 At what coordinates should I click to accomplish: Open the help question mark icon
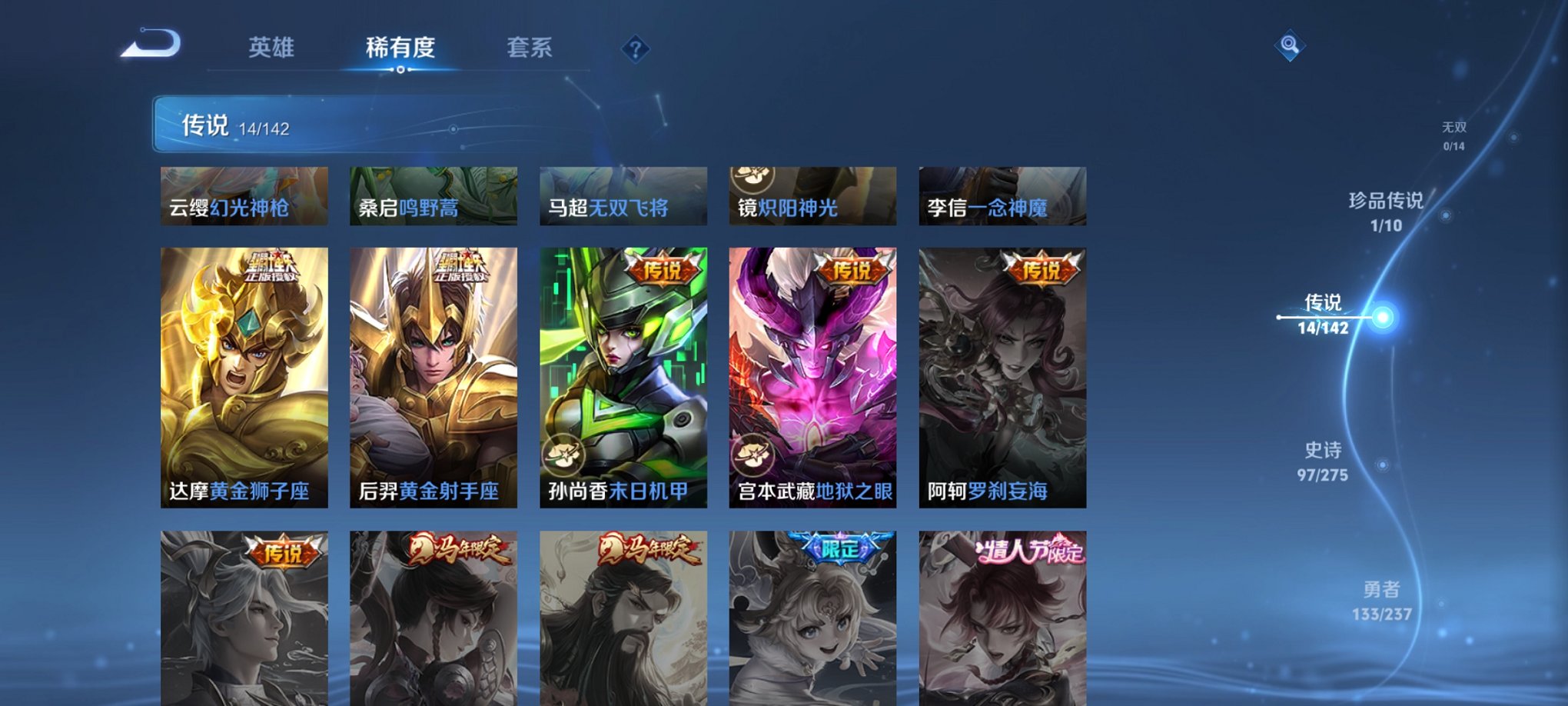point(635,49)
